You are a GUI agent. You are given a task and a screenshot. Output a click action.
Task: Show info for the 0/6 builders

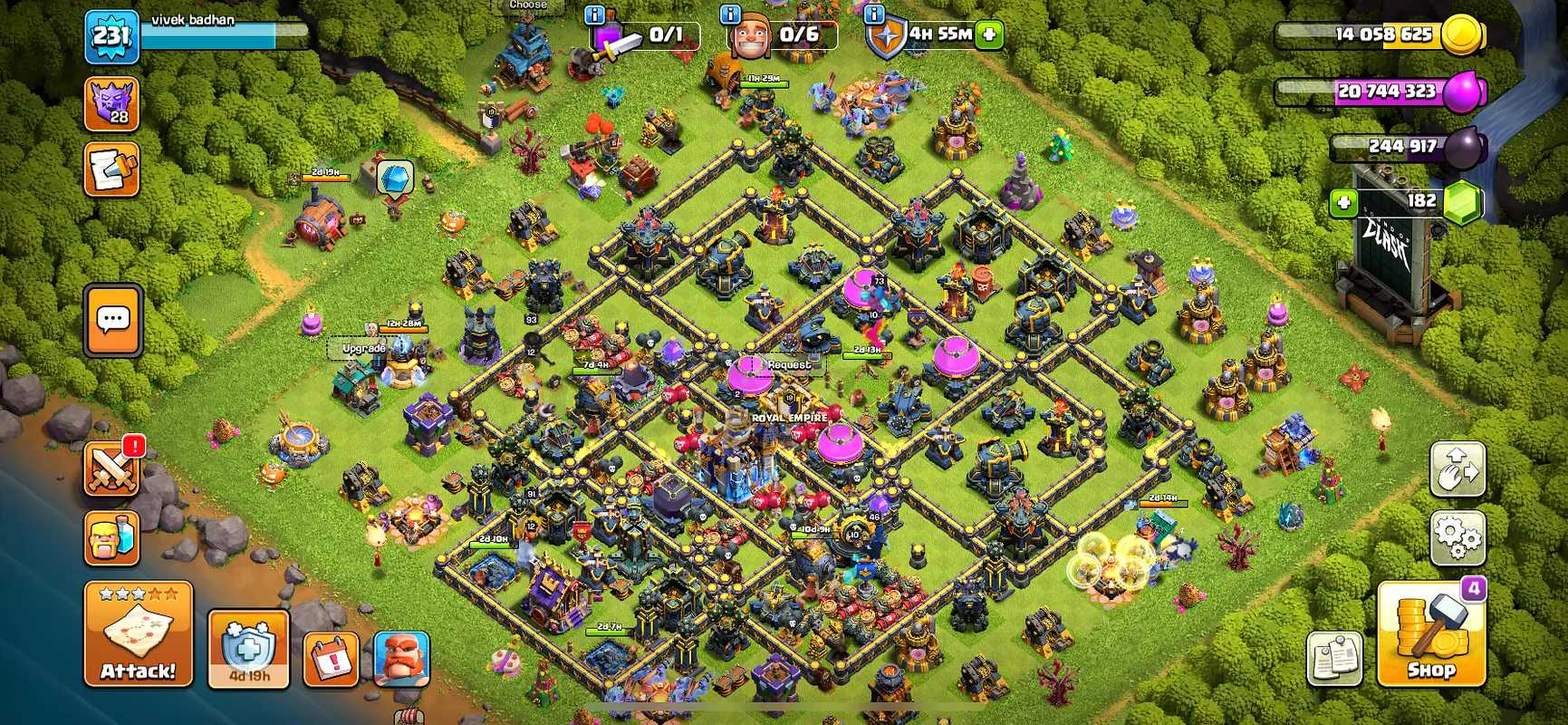point(730,14)
